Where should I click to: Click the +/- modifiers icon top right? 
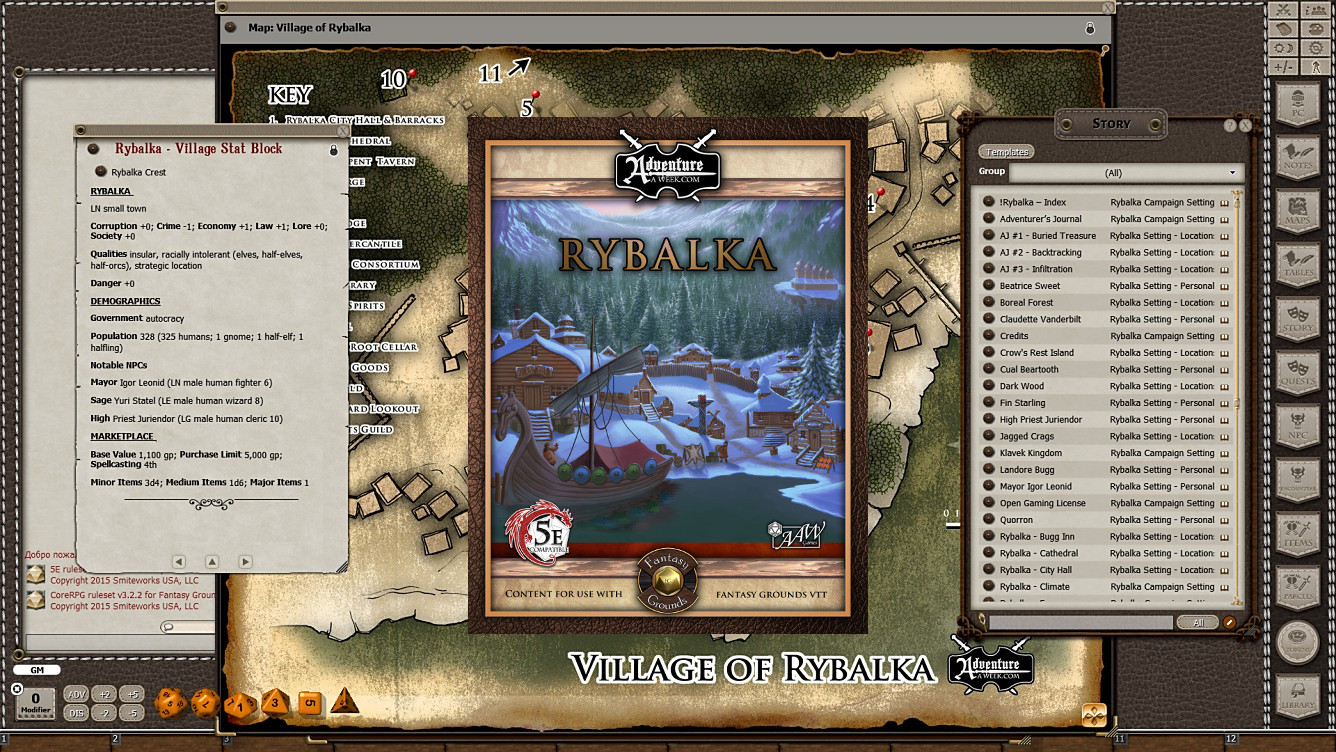coord(1281,69)
